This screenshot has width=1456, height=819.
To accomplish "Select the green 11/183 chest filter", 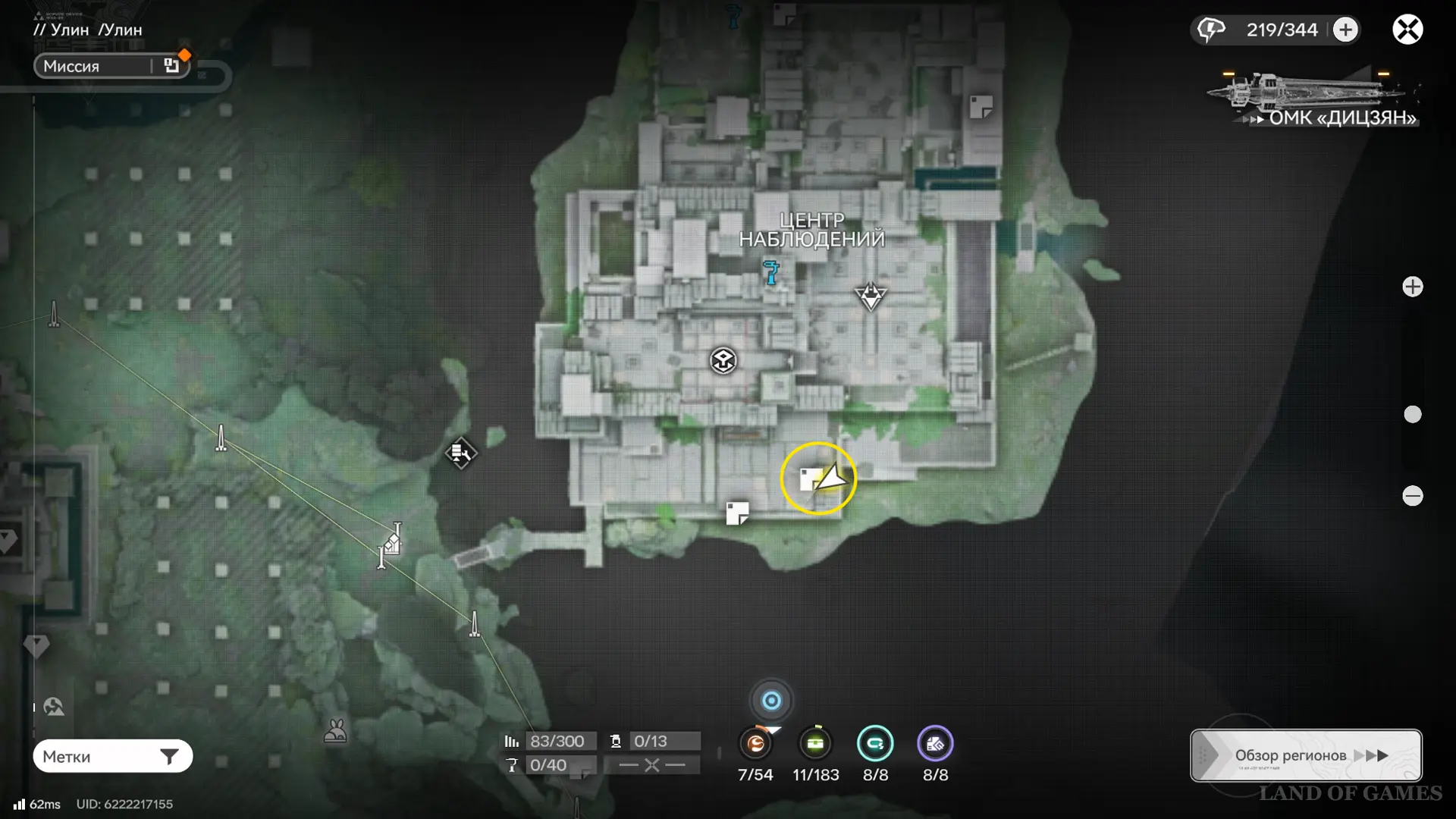I will click(815, 744).
